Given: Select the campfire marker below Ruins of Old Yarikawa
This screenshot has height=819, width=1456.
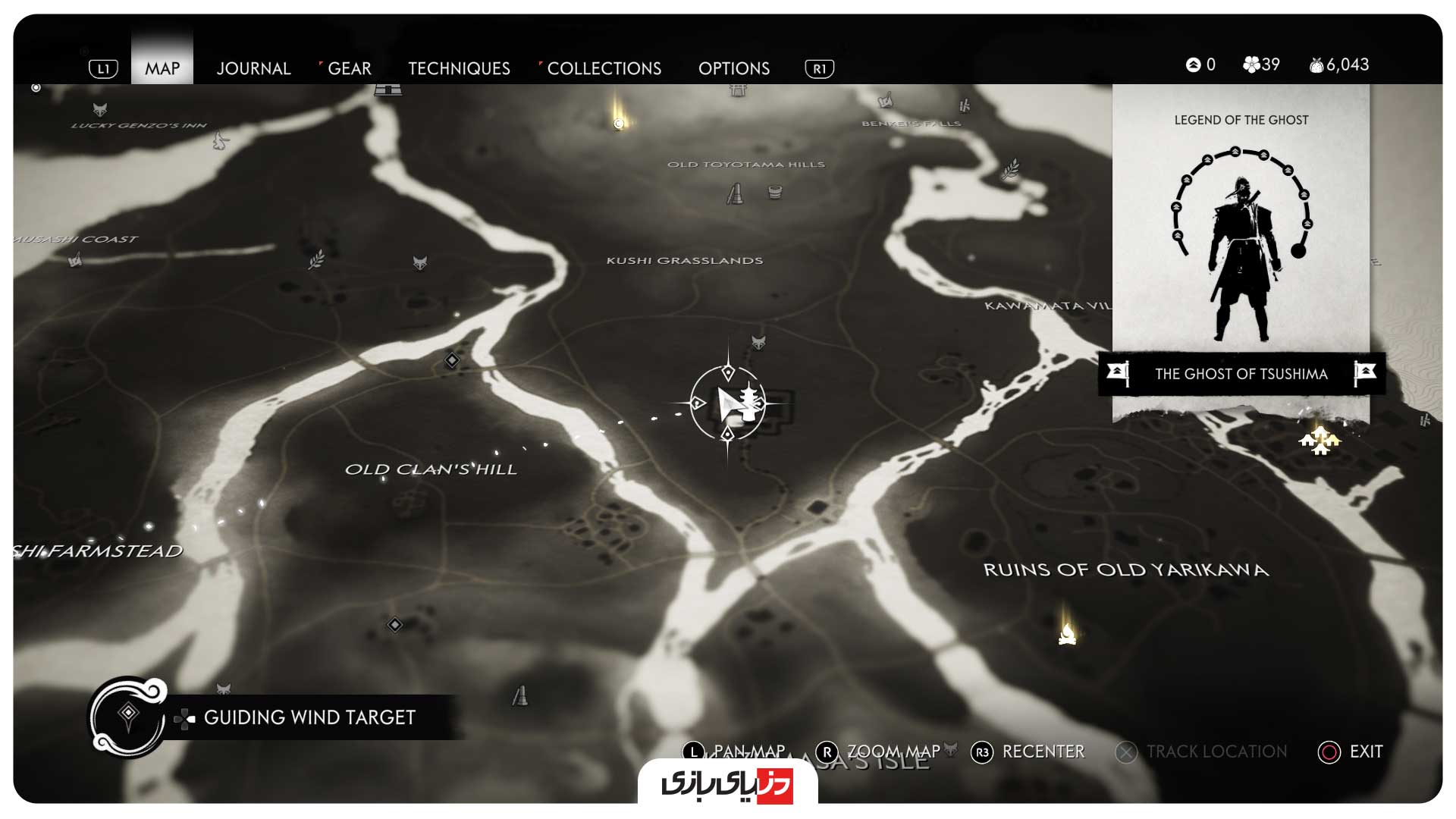Looking at the screenshot, I should coord(1067,632).
